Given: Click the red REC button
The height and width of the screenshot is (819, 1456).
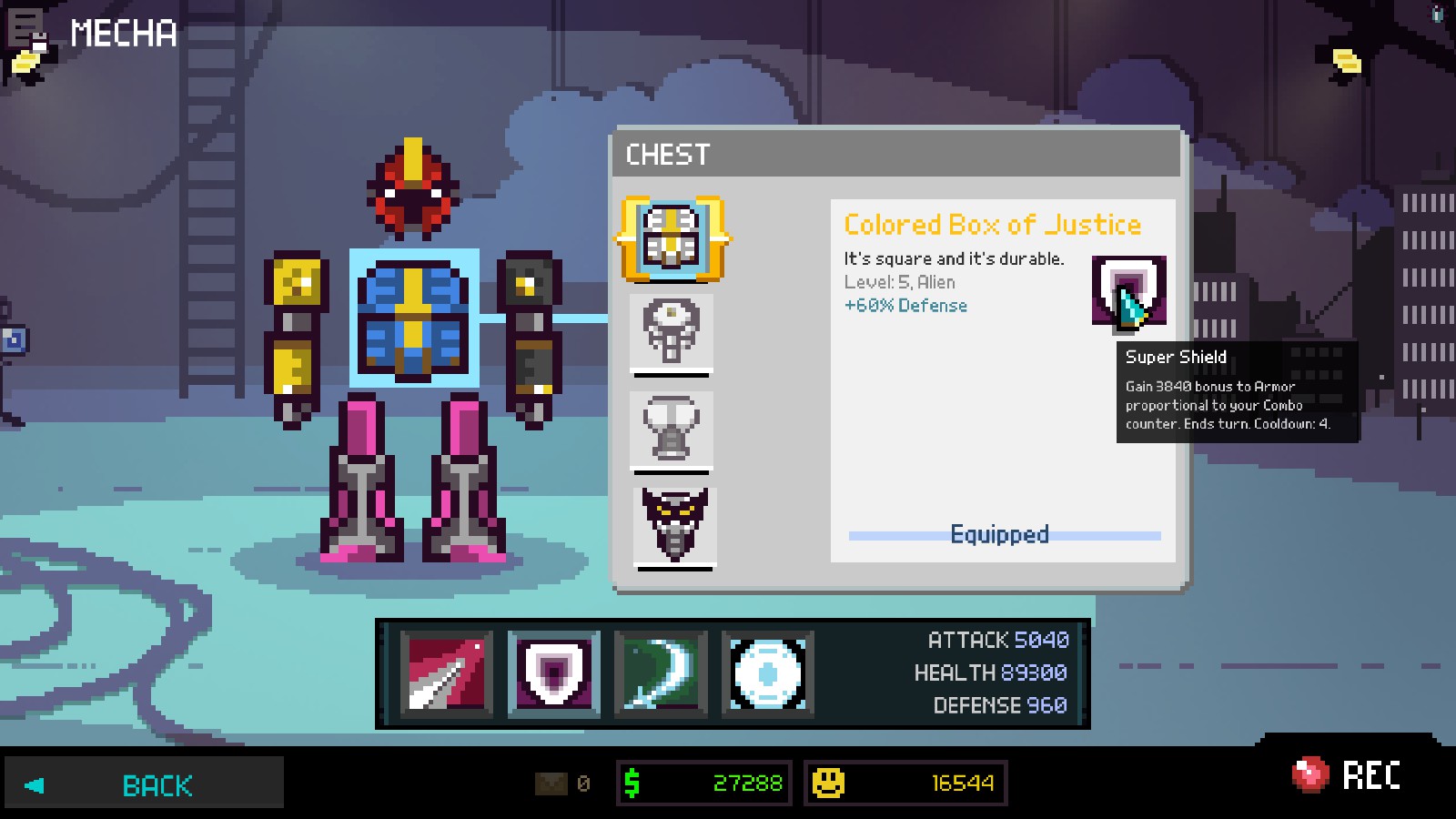Looking at the screenshot, I should [x=1348, y=775].
